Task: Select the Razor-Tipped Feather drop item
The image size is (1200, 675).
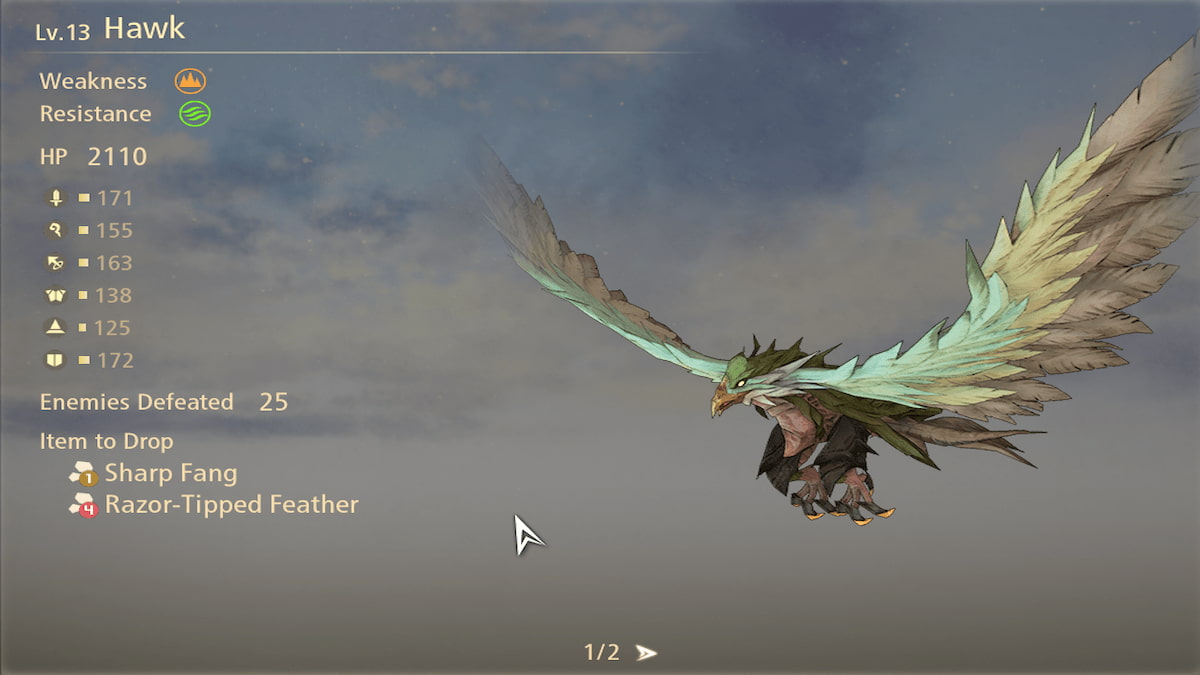Action: pyautogui.click(x=231, y=505)
